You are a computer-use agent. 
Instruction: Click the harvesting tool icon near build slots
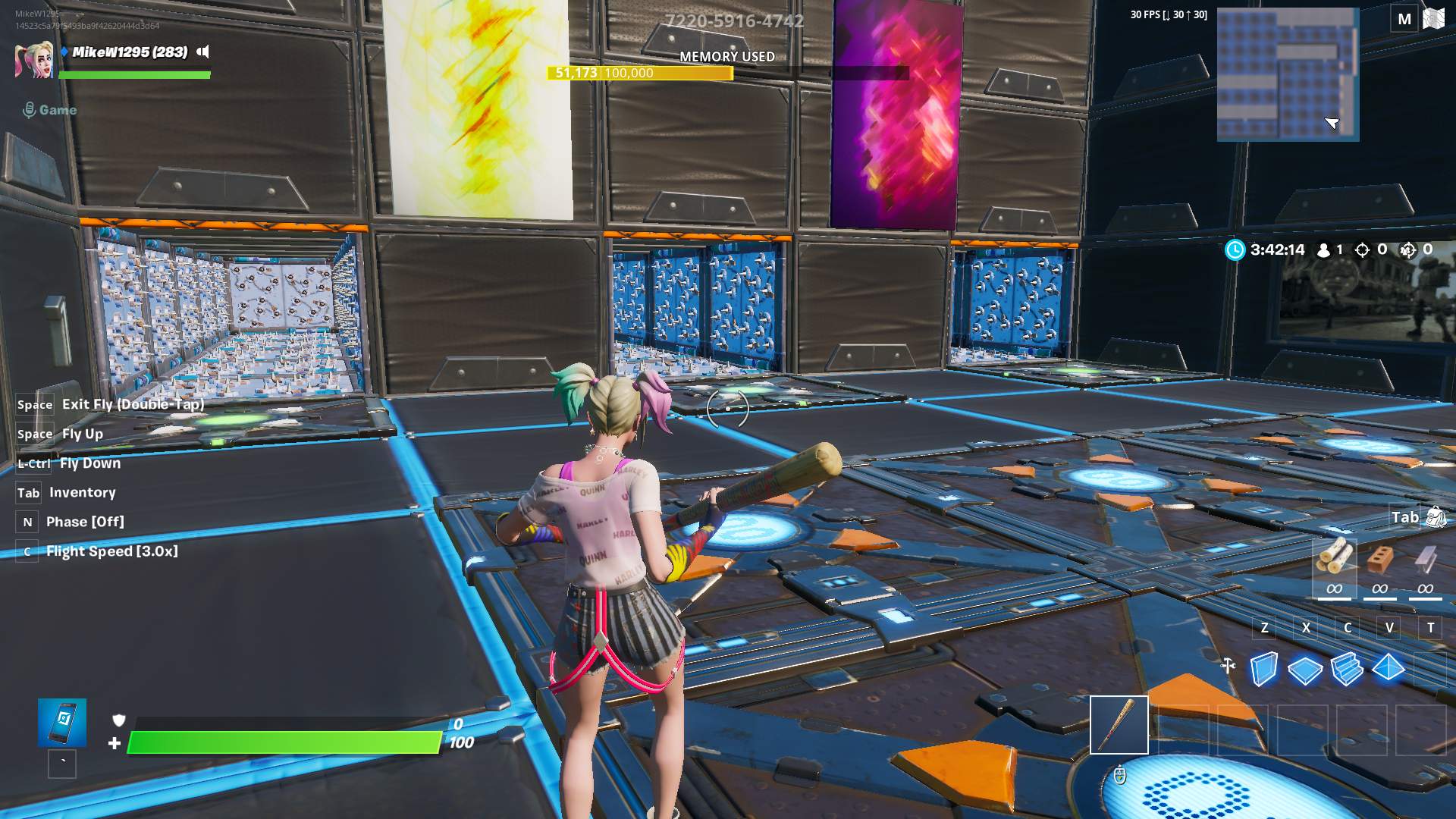(x=1119, y=724)
